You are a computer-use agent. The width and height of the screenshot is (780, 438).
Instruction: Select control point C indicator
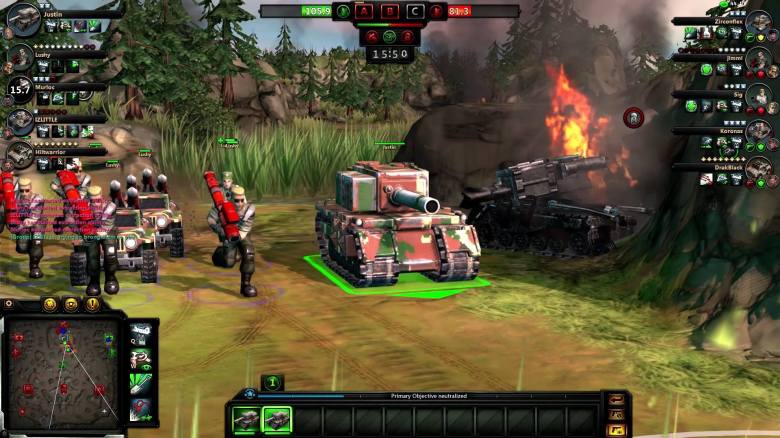pos(415,12)
